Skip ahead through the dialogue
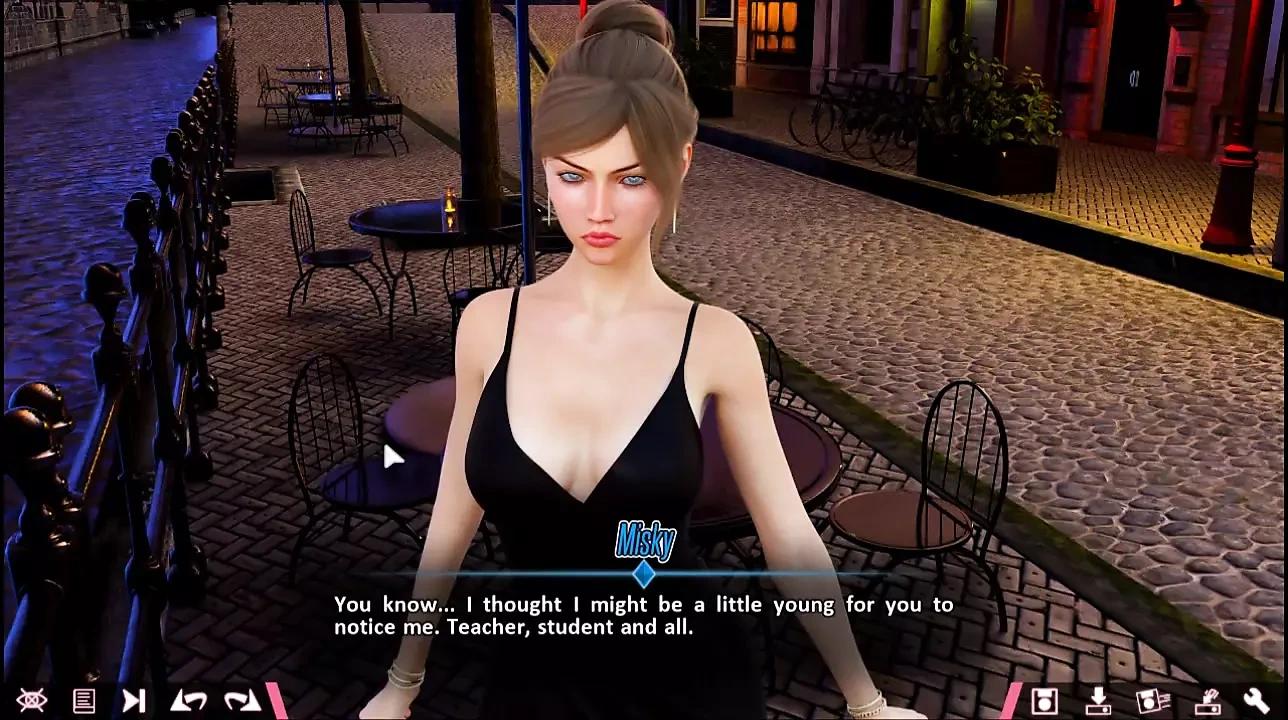 tap(134, 701)
